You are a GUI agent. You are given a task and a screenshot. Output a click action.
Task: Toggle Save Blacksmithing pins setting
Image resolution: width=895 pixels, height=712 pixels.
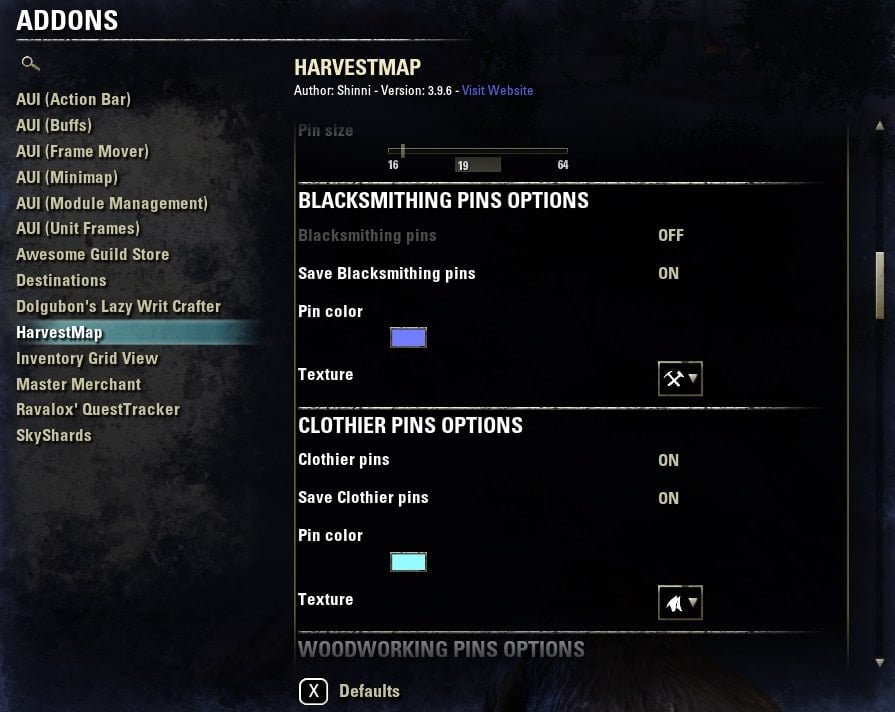[668, 274]
